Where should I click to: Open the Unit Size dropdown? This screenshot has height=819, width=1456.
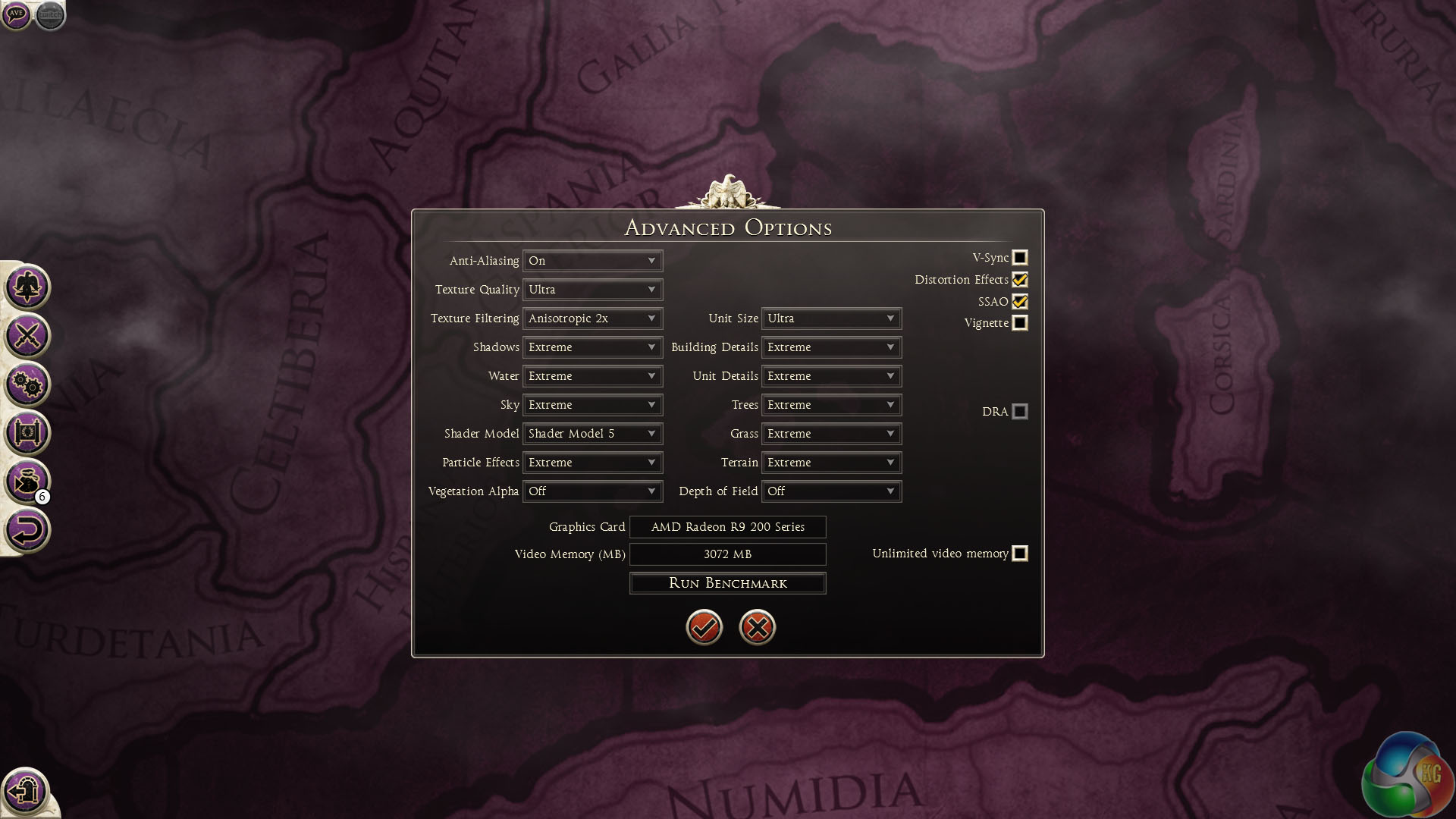click(x=831, y=318)
